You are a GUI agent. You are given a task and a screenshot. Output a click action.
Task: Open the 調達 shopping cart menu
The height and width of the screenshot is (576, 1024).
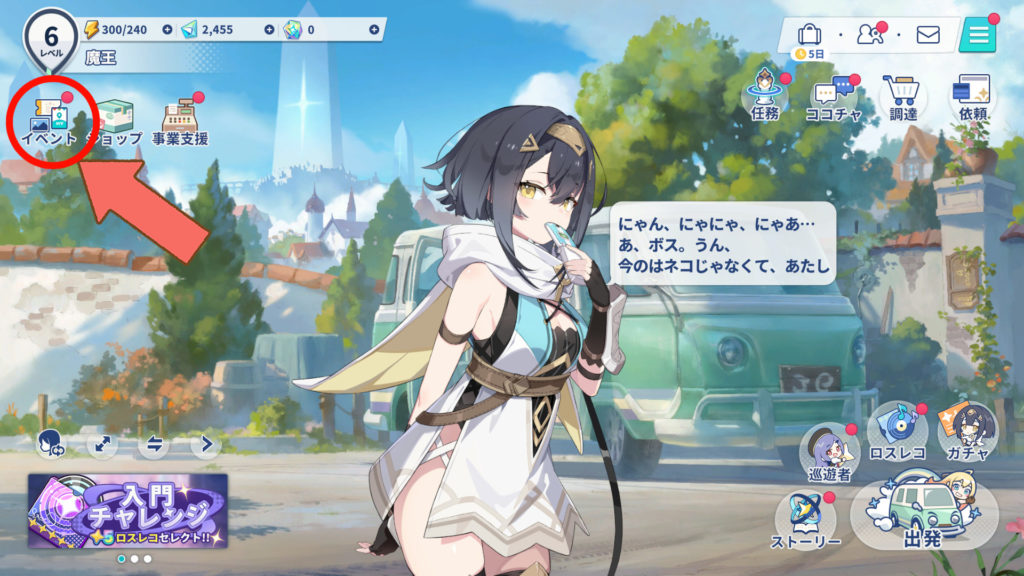[903, 100]
